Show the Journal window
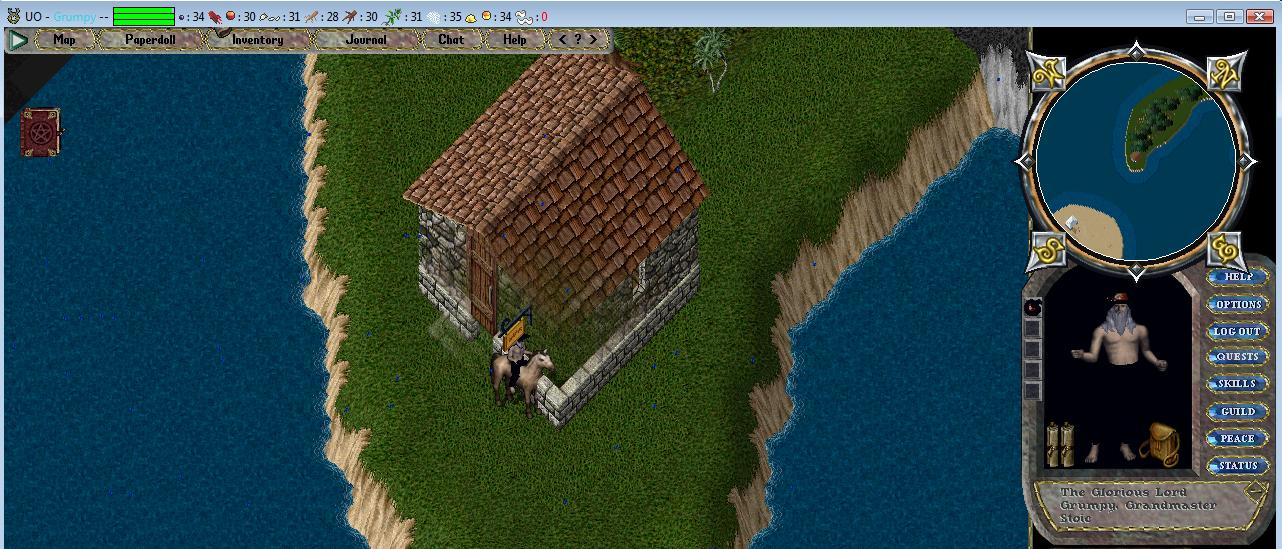This screenshot has width=1282, height=549. (x=366, y=40)
